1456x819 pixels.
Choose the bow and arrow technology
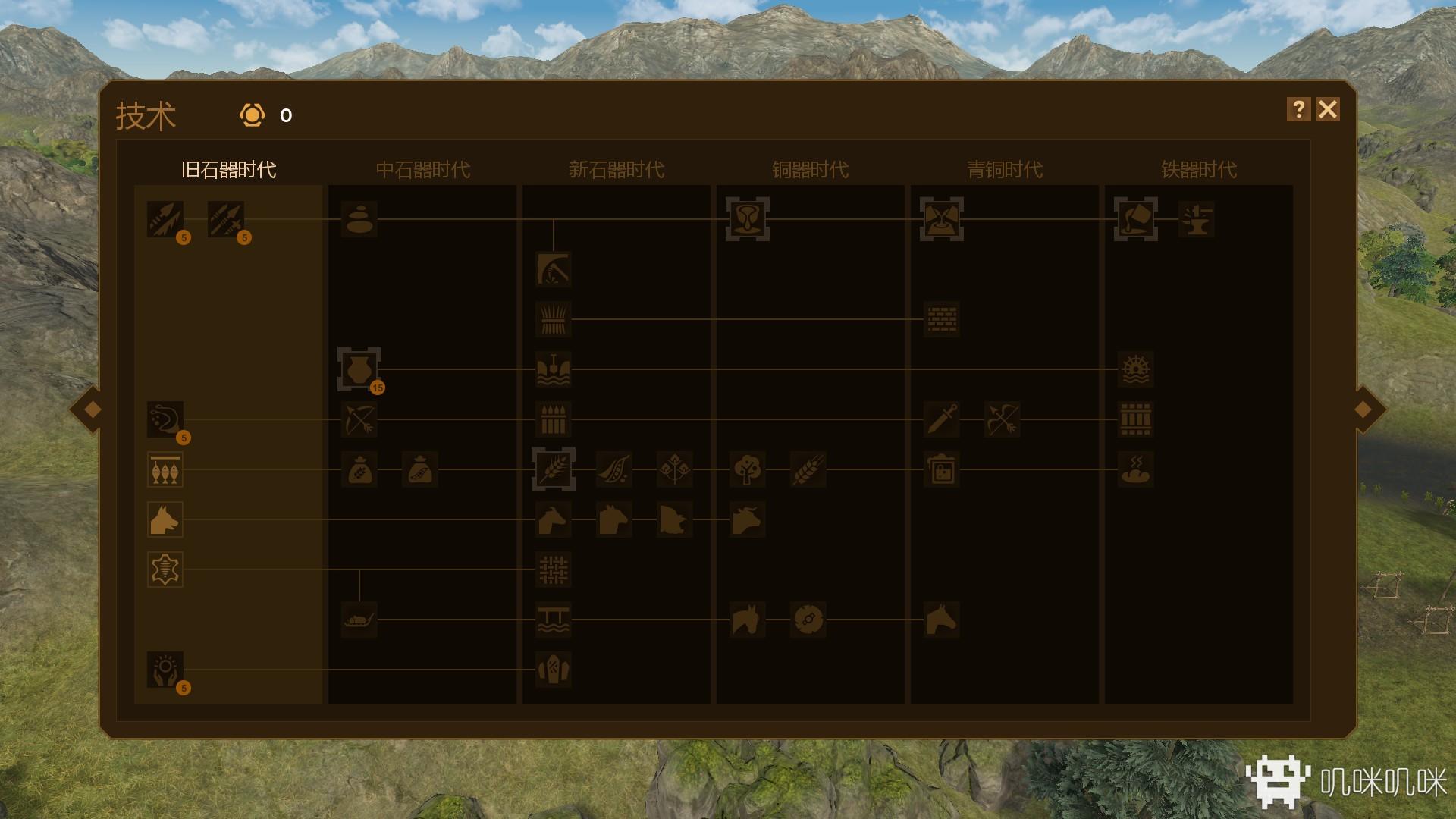point(359,419)
